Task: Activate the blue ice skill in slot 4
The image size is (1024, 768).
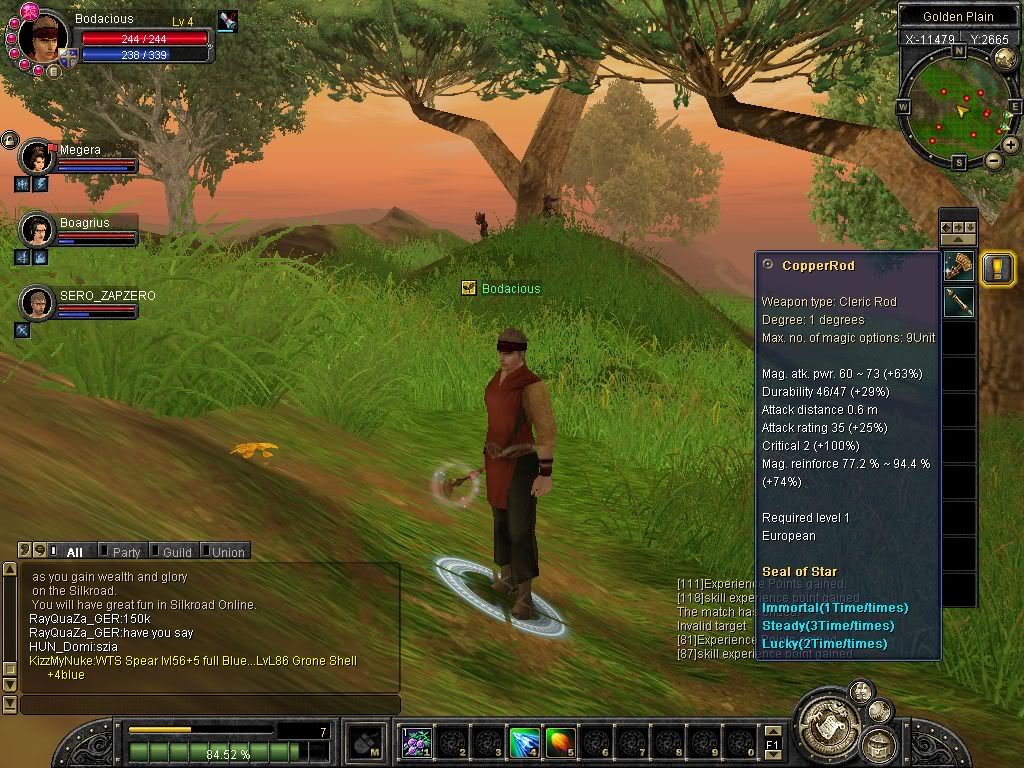Action: click(x=525, y=742)
